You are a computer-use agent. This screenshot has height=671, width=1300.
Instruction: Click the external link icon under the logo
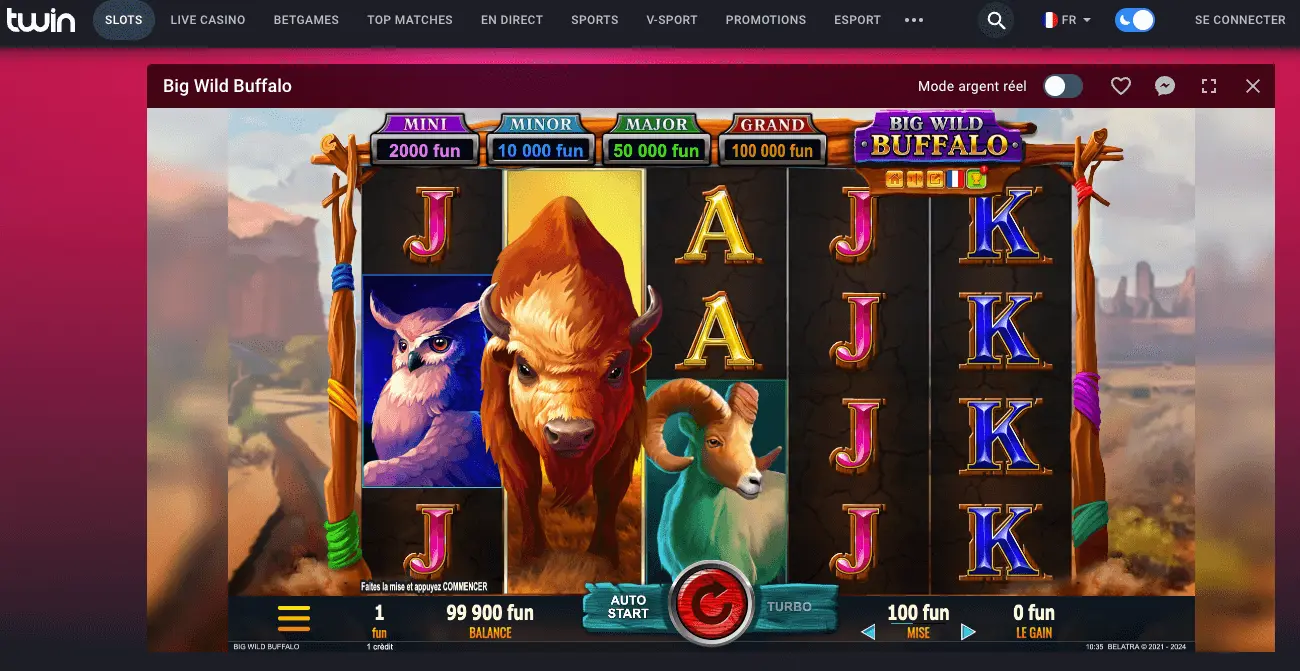click(x=934, y=179)
